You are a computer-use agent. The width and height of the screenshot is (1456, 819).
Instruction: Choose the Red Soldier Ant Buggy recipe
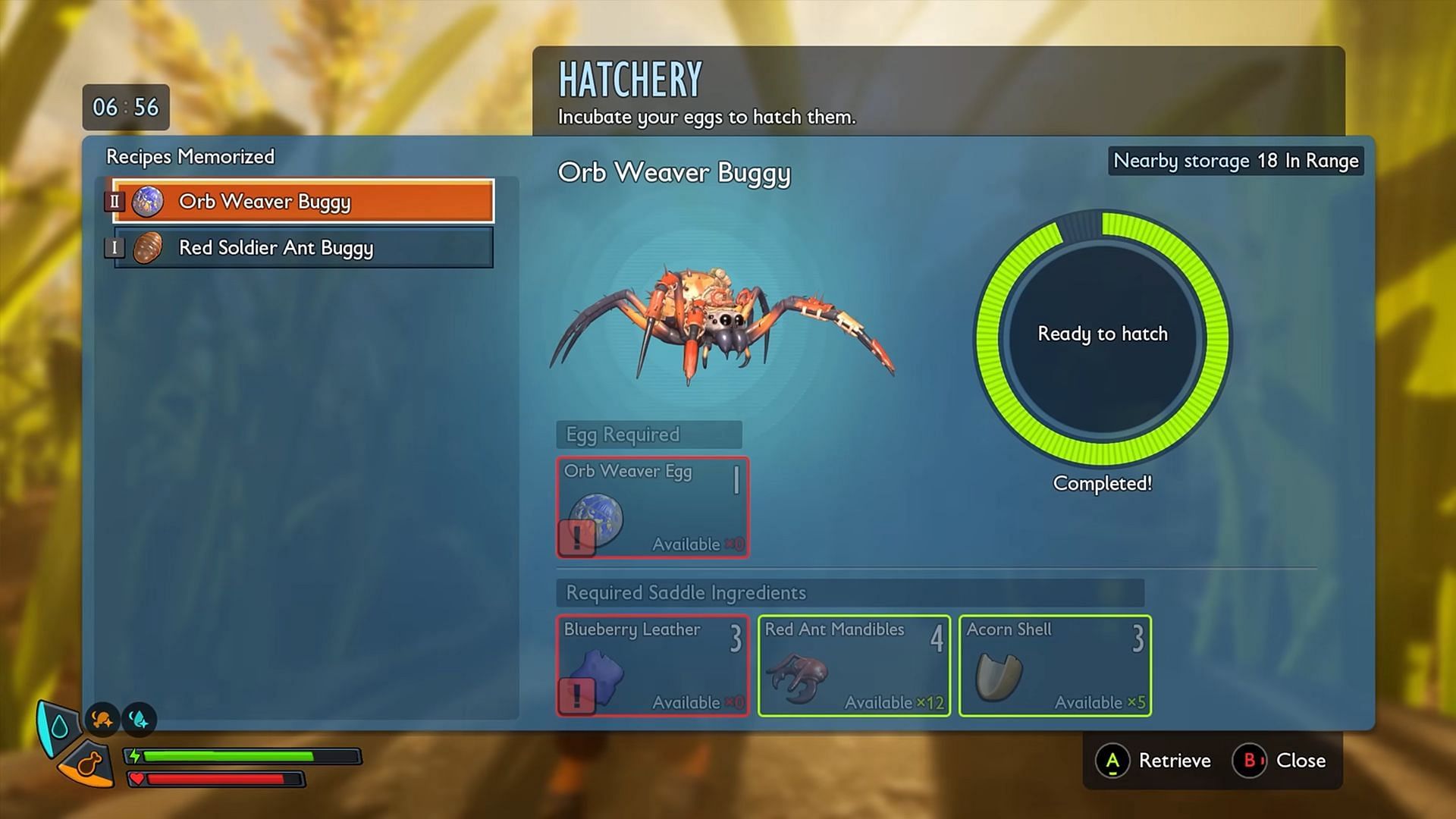coord(303,248)
